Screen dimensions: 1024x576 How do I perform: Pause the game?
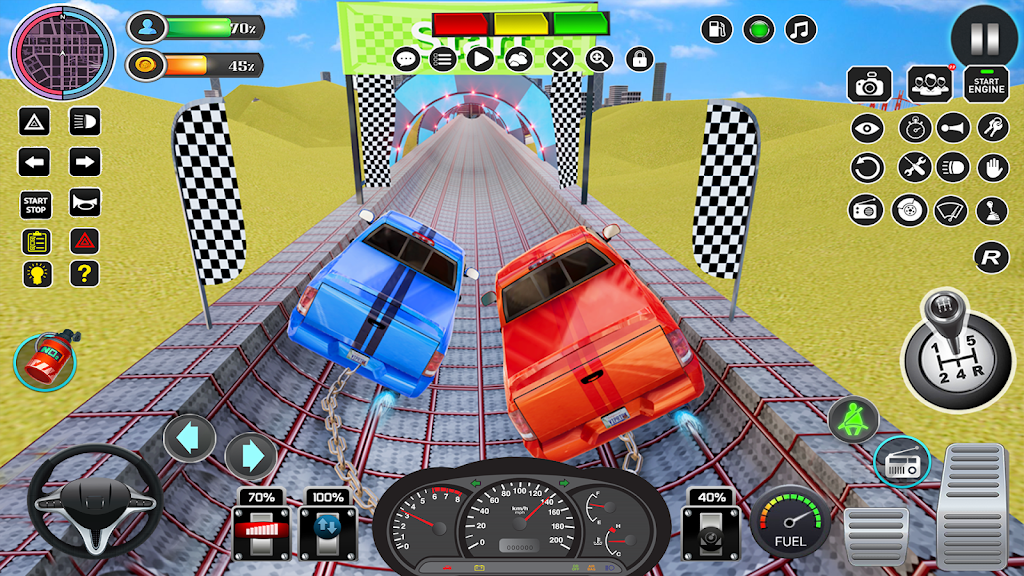(984, 38)
